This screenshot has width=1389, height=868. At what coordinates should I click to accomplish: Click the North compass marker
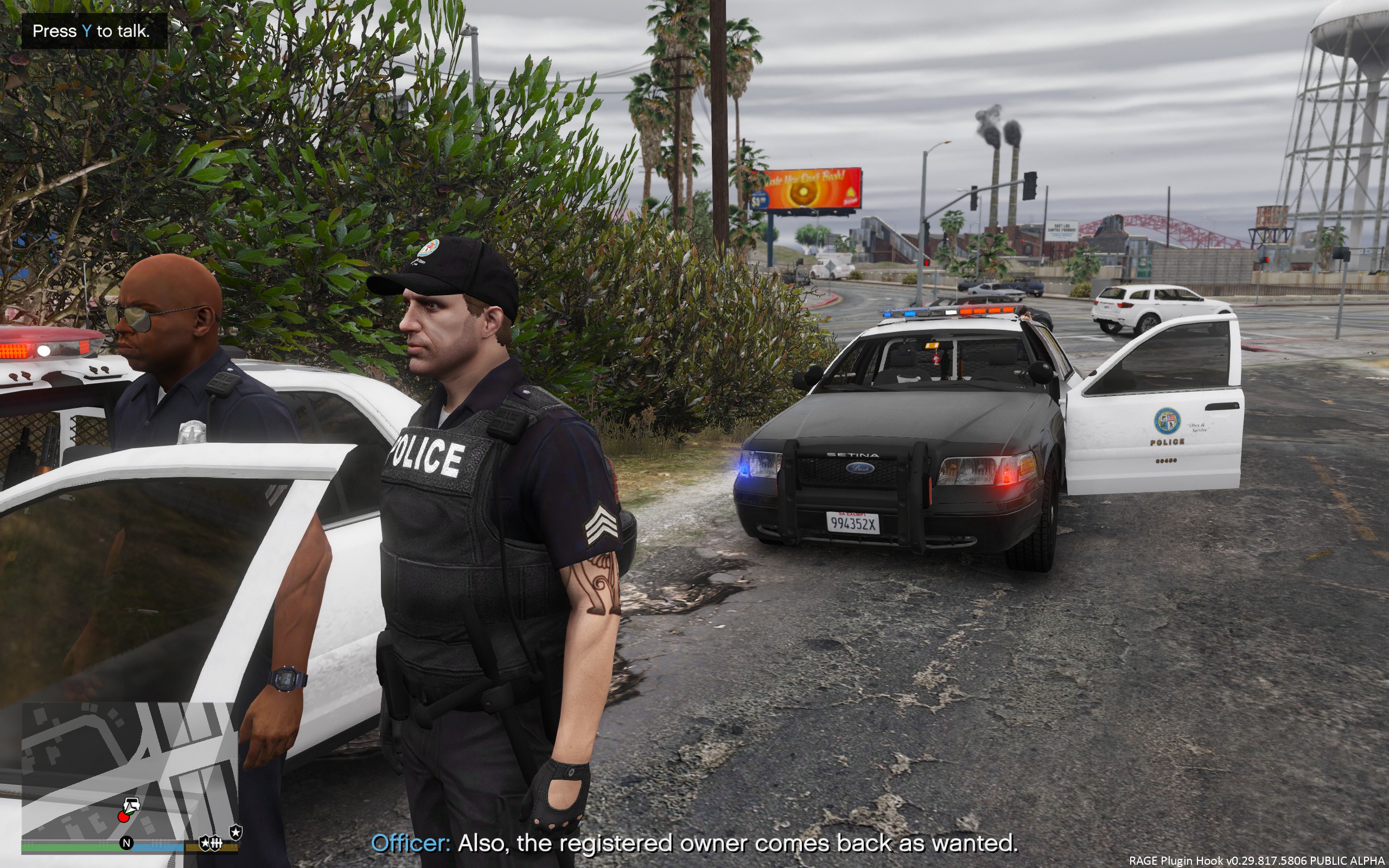pyautogui.click(x=126, y=843)
